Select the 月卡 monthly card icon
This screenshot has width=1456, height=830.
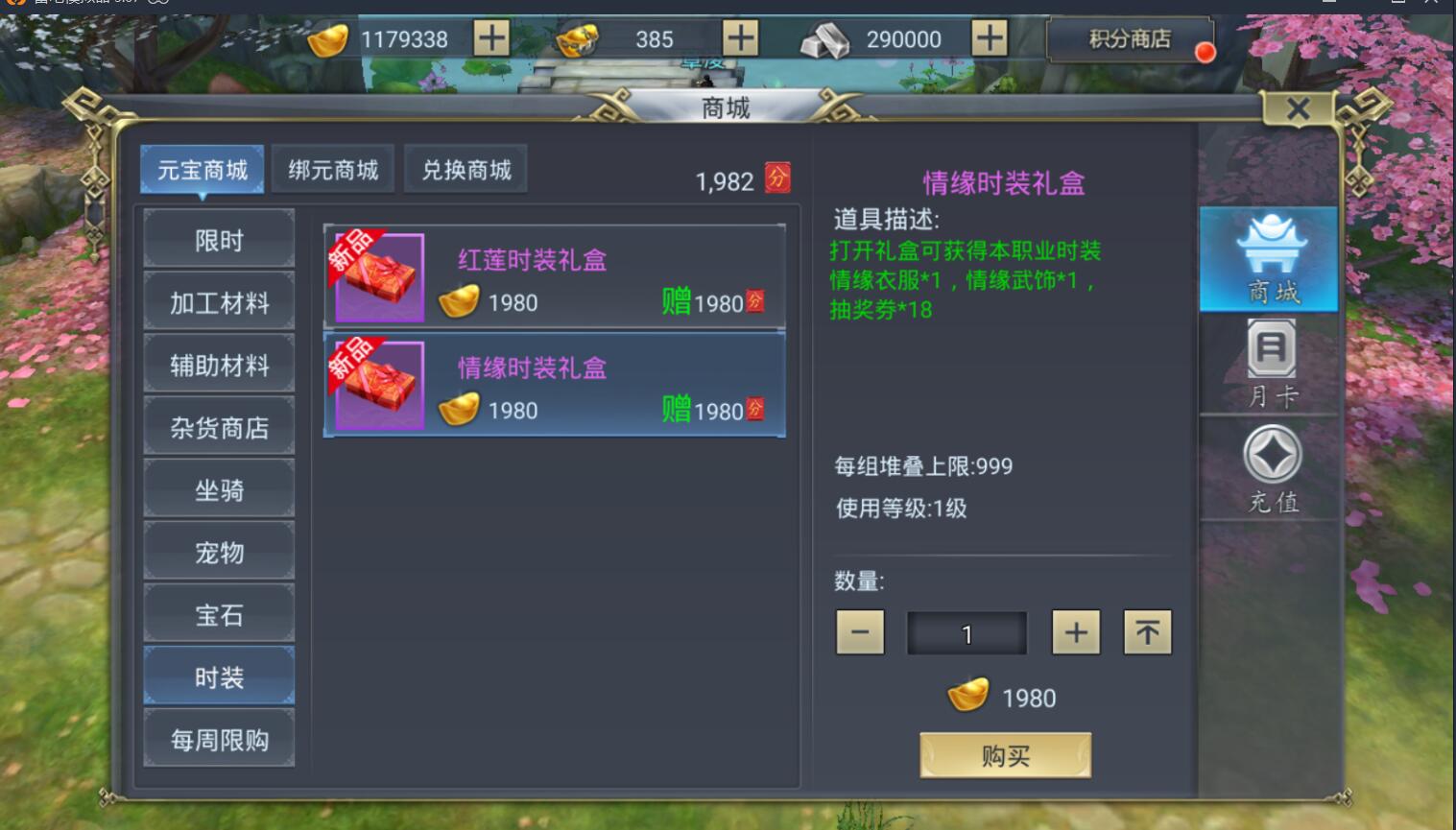pos(1271,362)
